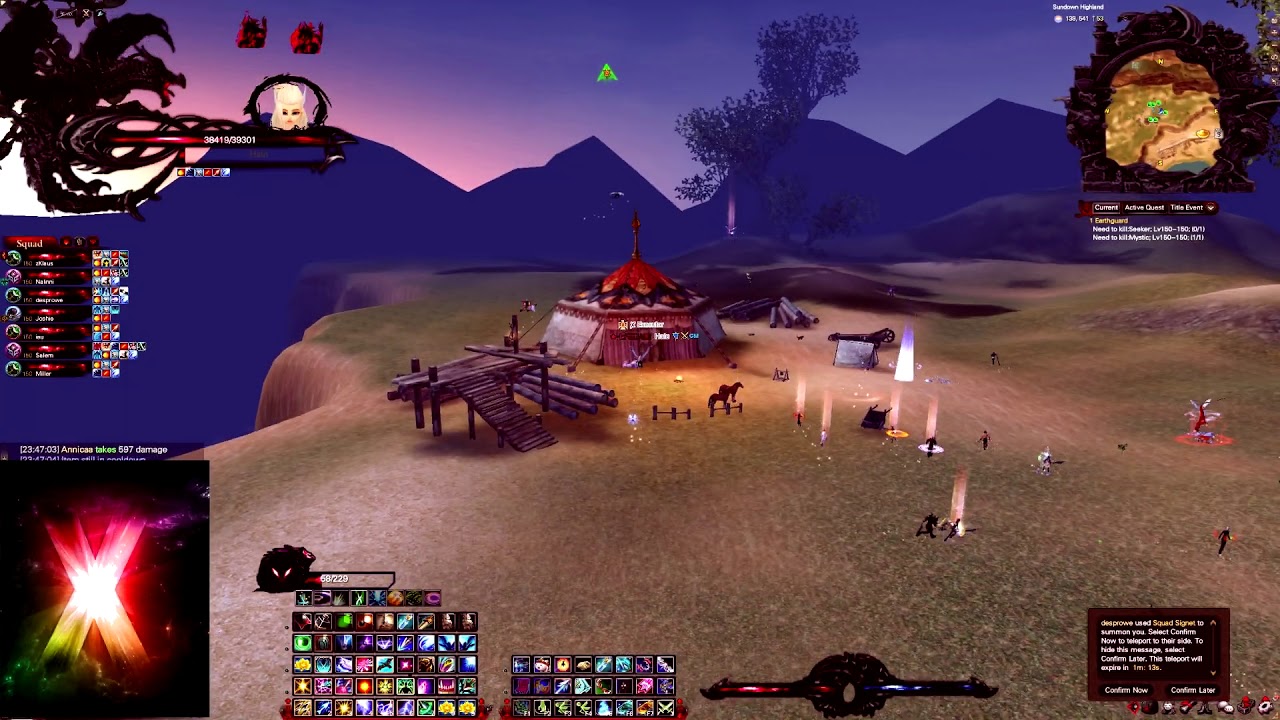Screen dimensions: 1280x720
Task: Open the Earthguard quest entry
Action: 1111,220
